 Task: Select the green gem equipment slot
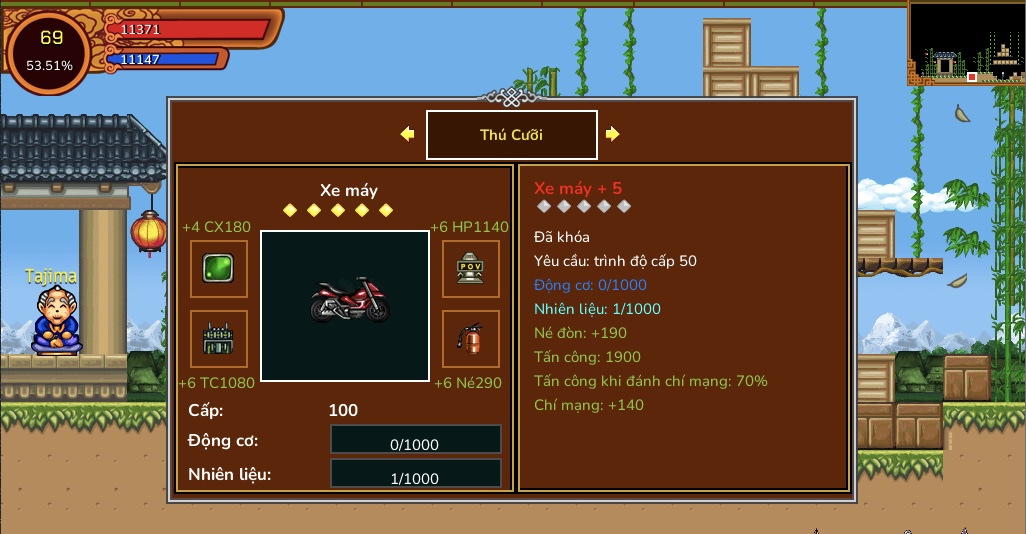pyautogui.click(x=219, y=268)
